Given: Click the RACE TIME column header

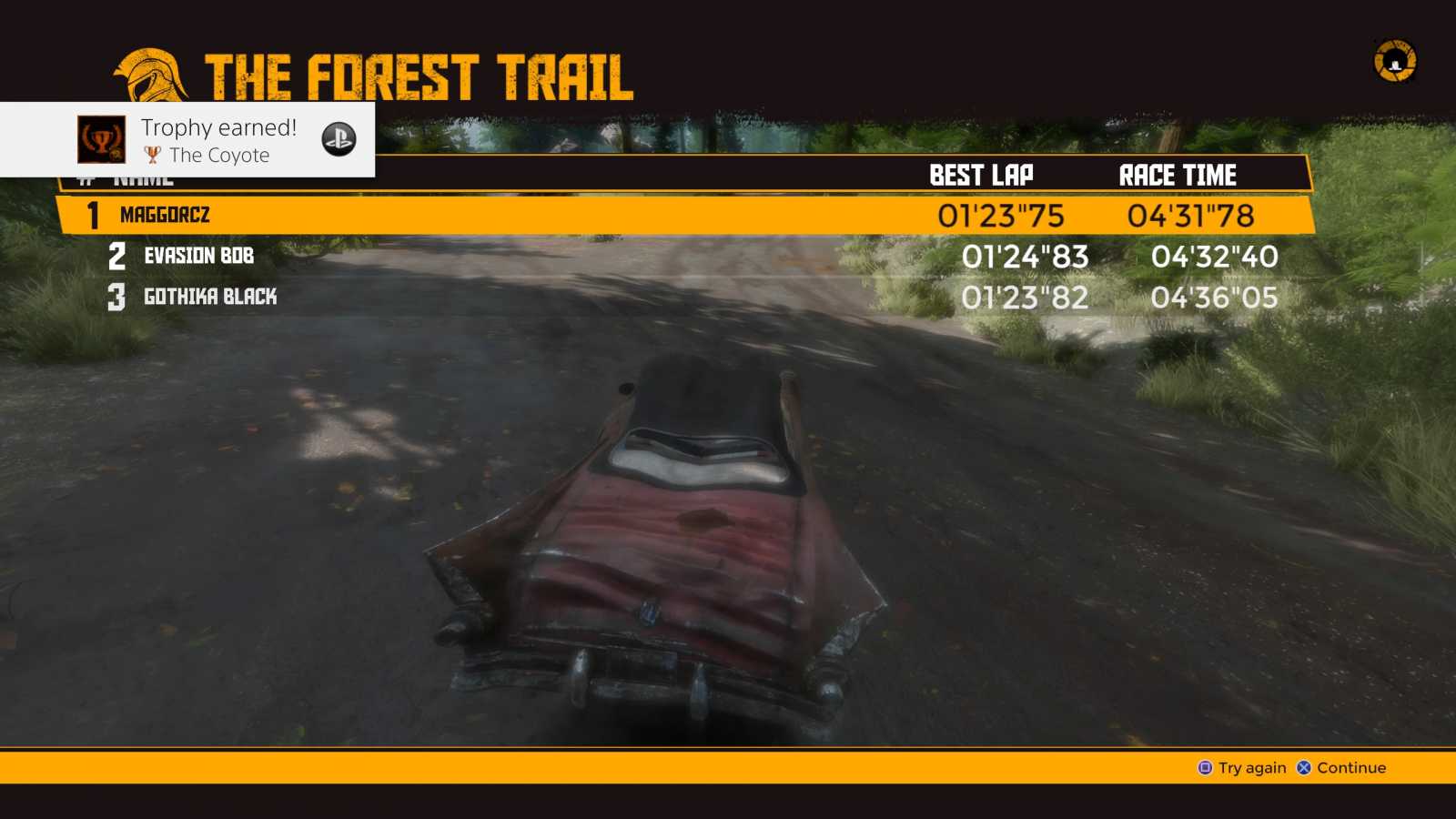Looking at the screenshot, I should [1177, 174].
